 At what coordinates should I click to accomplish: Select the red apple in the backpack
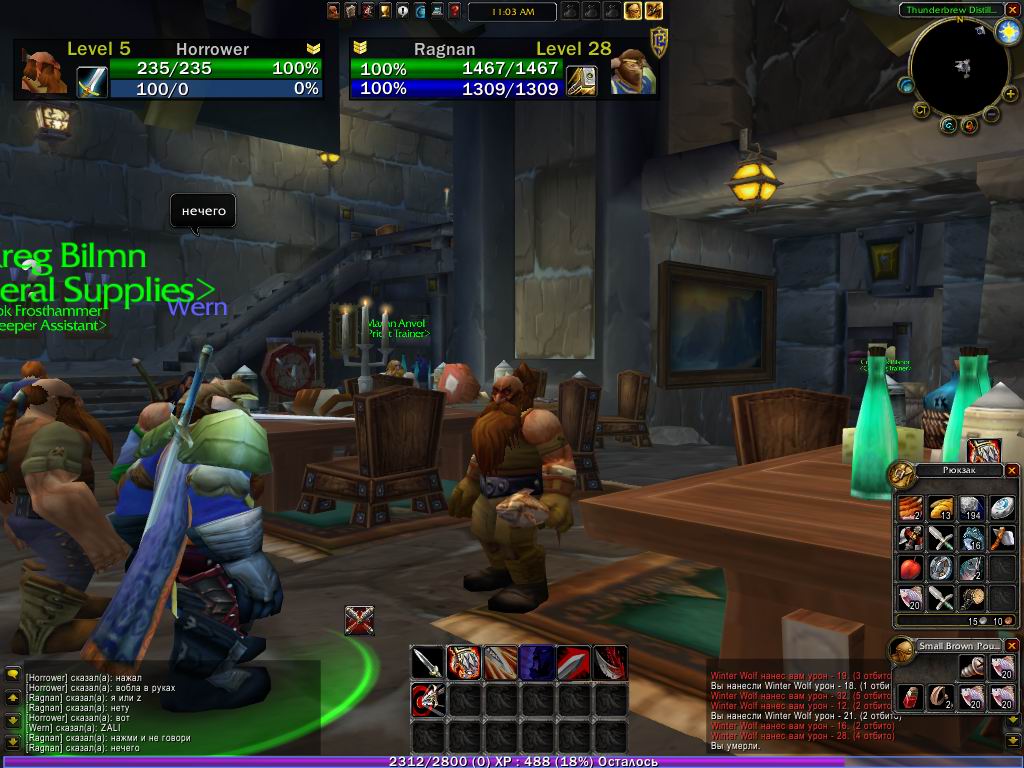[910, 569]
